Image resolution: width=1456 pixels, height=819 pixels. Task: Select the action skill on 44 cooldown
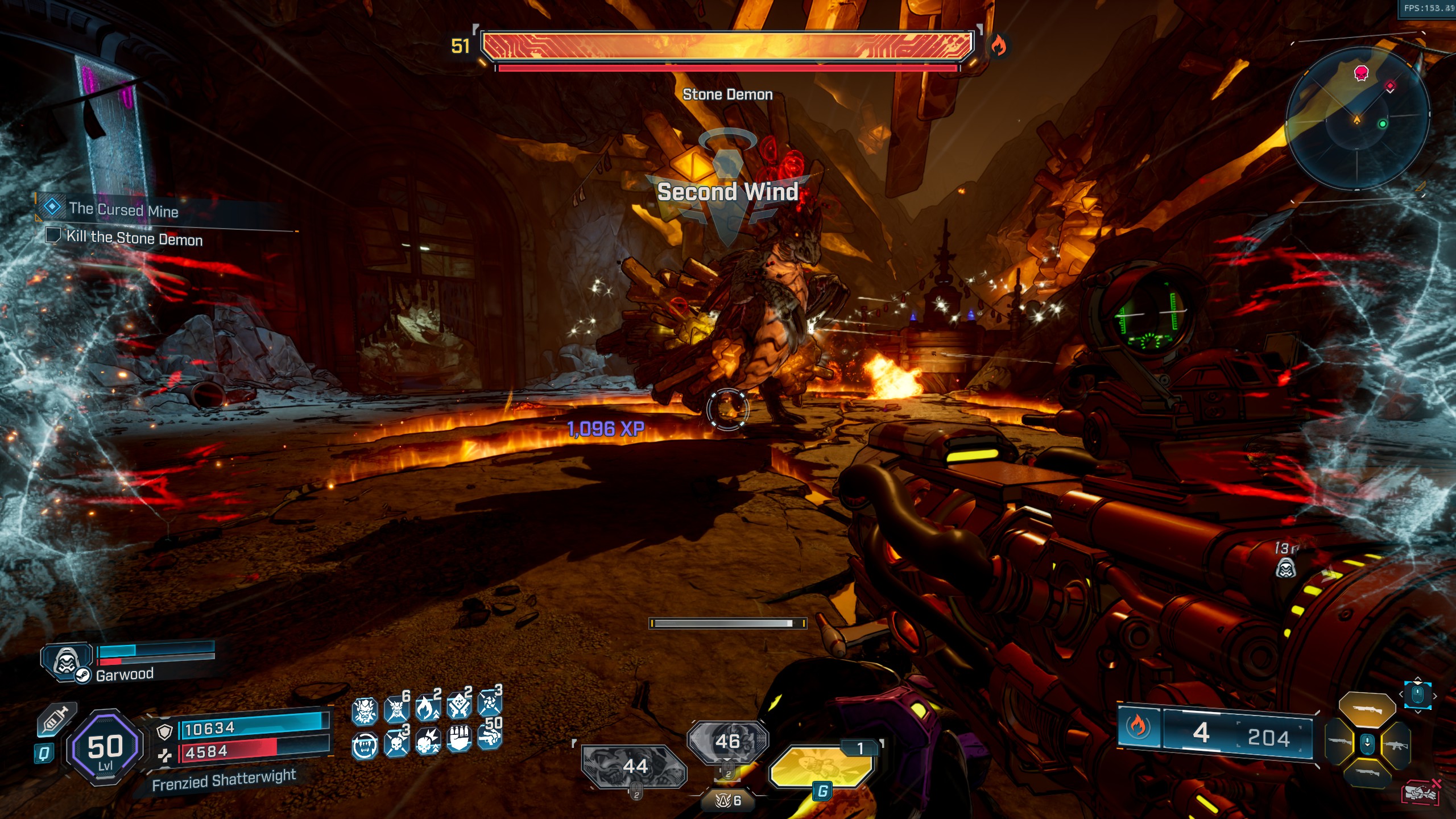(x=634, y=766)
